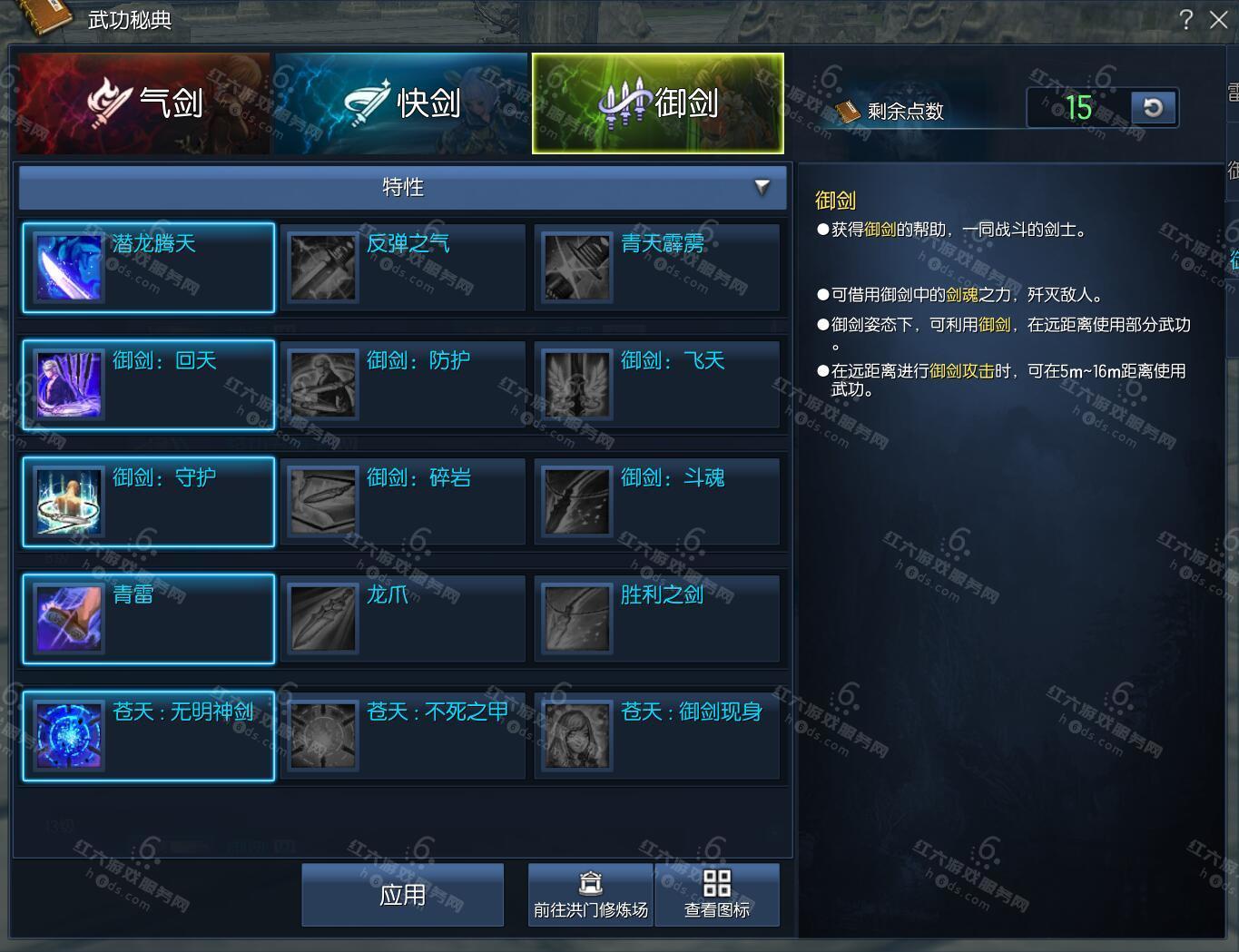Go to 前往洪门修炼场
Screen dimensions: 1239x952
[x=591, y=895]
